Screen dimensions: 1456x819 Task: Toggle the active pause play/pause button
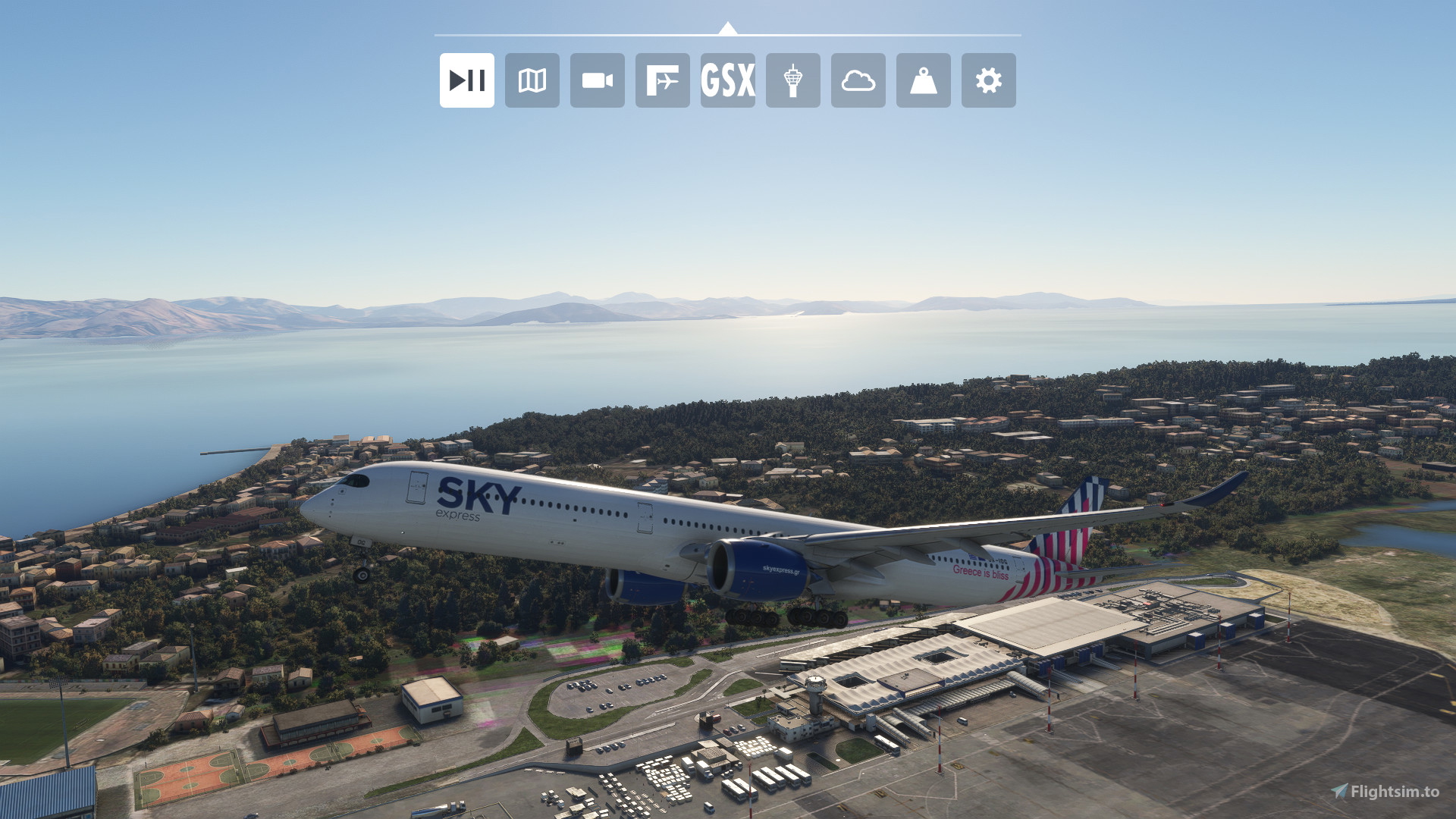(466, 80)
